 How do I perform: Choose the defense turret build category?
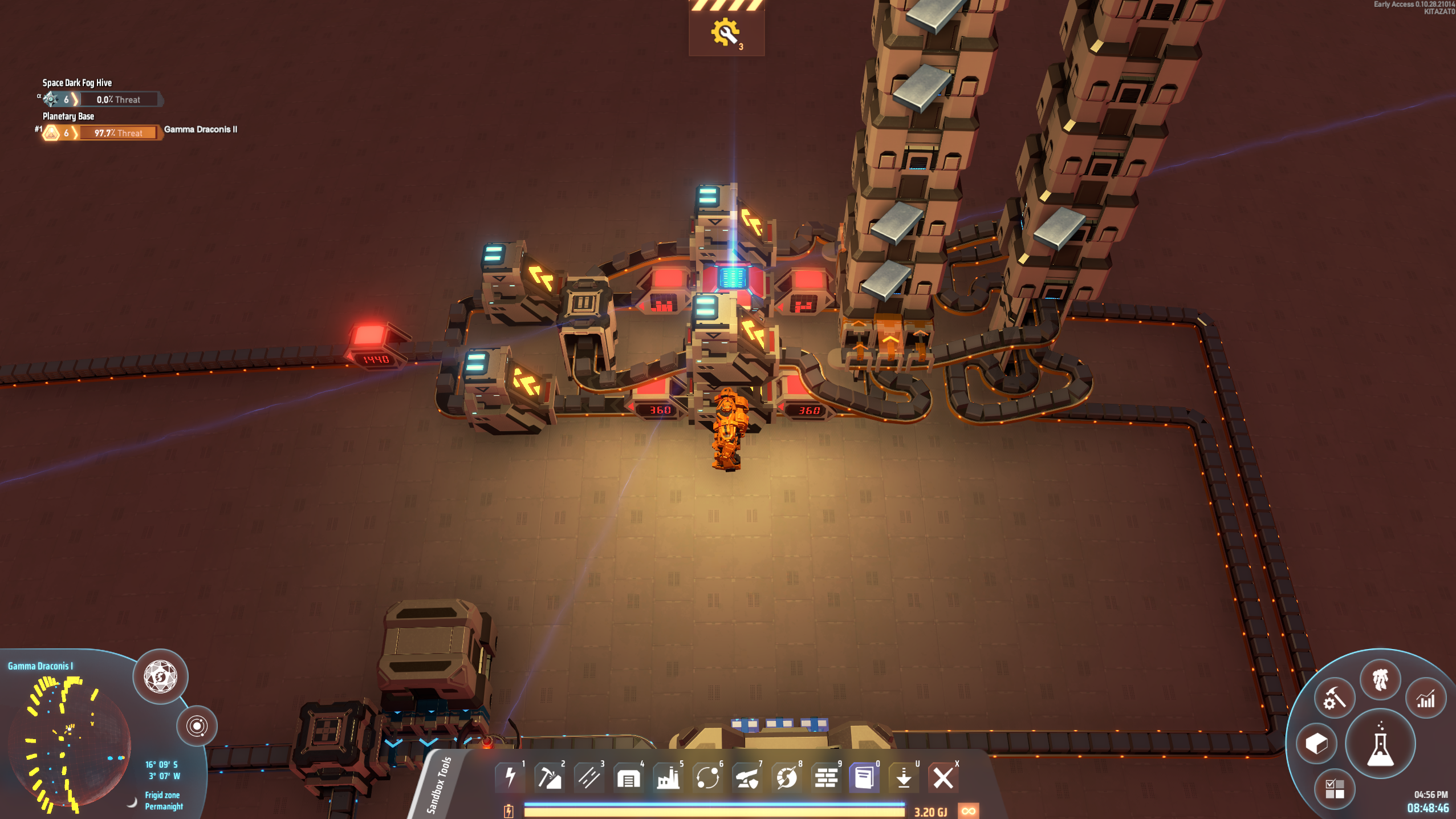click(x=747, y=777)
